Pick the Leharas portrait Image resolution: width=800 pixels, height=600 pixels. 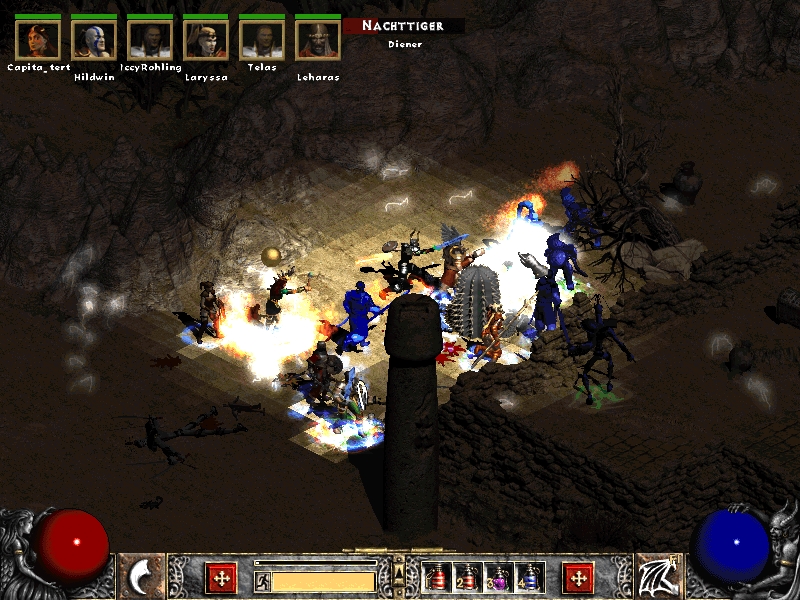pos(318,39)
